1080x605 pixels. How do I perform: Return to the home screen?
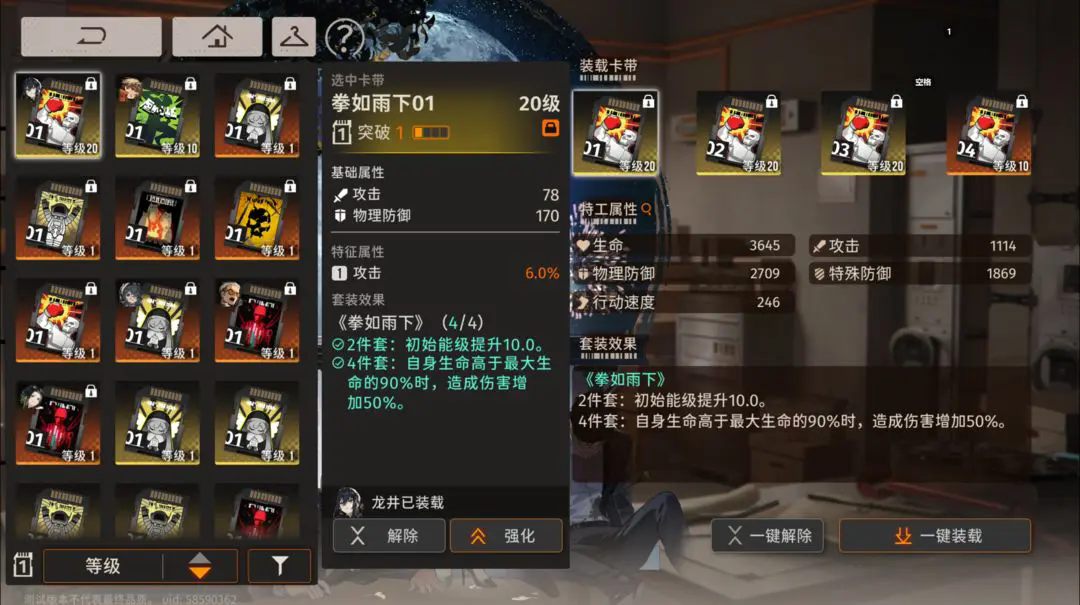(216, 37)
